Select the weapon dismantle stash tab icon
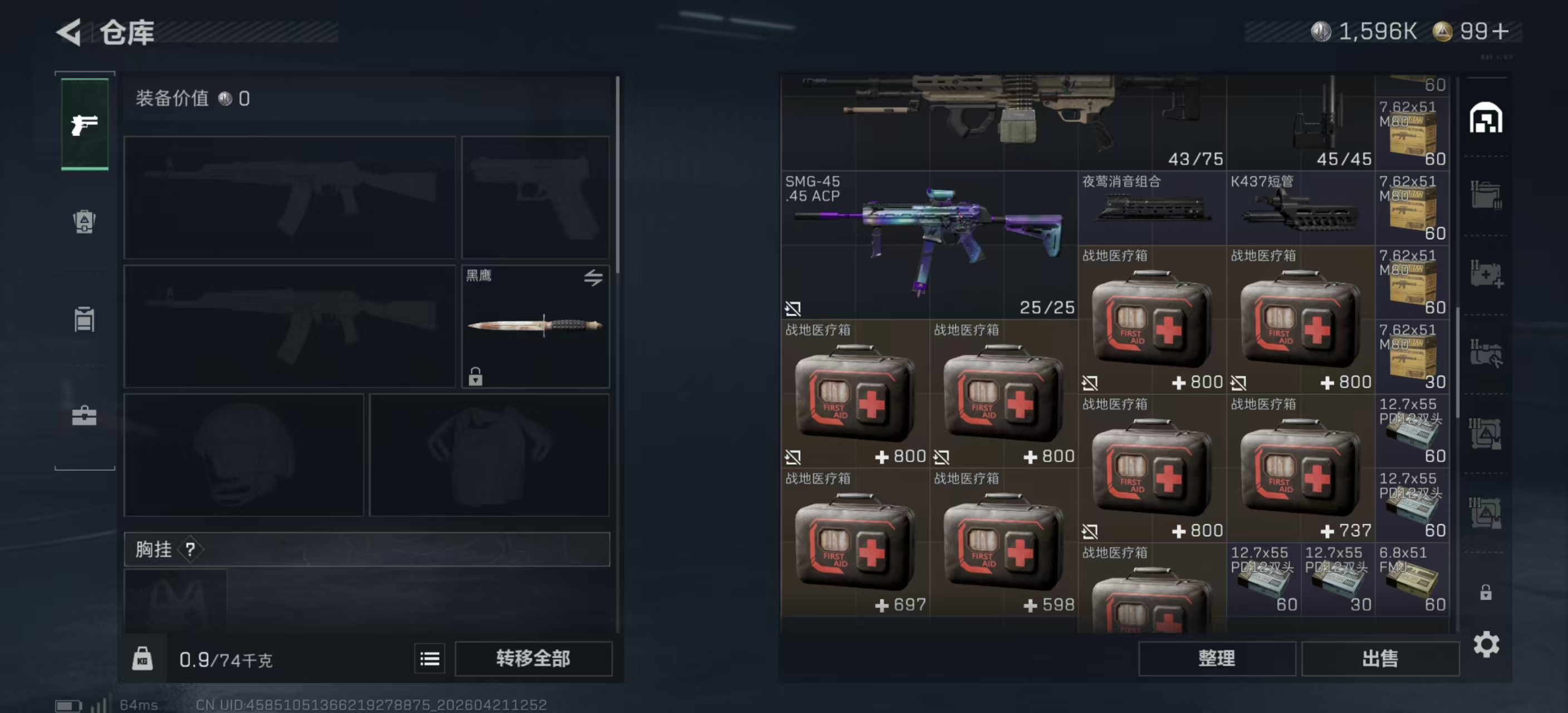This screenshot has width=1568, height=713. click(x=1488, y=353)
